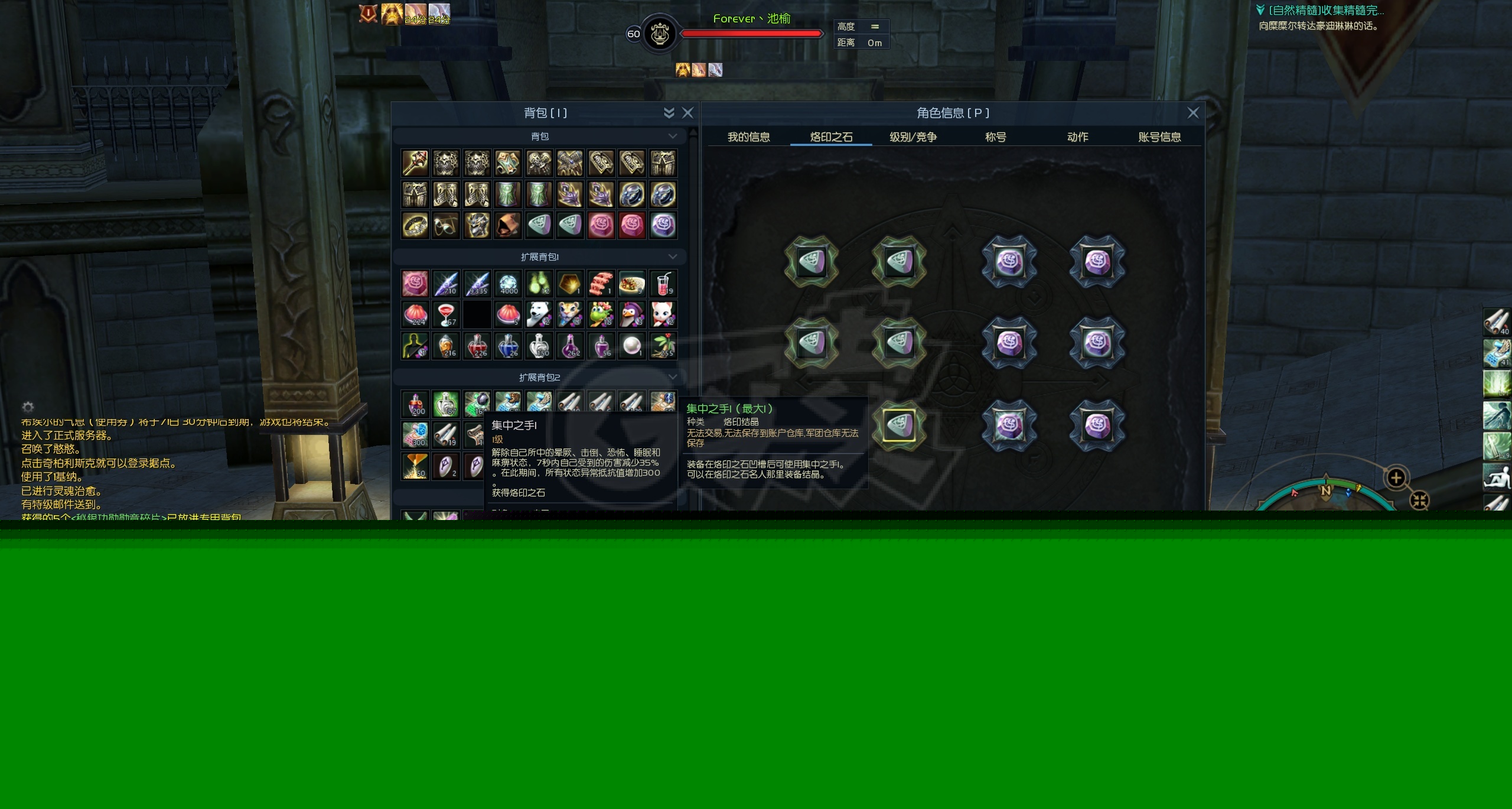
Task: Close the character info window
Action: (1193, 113)
